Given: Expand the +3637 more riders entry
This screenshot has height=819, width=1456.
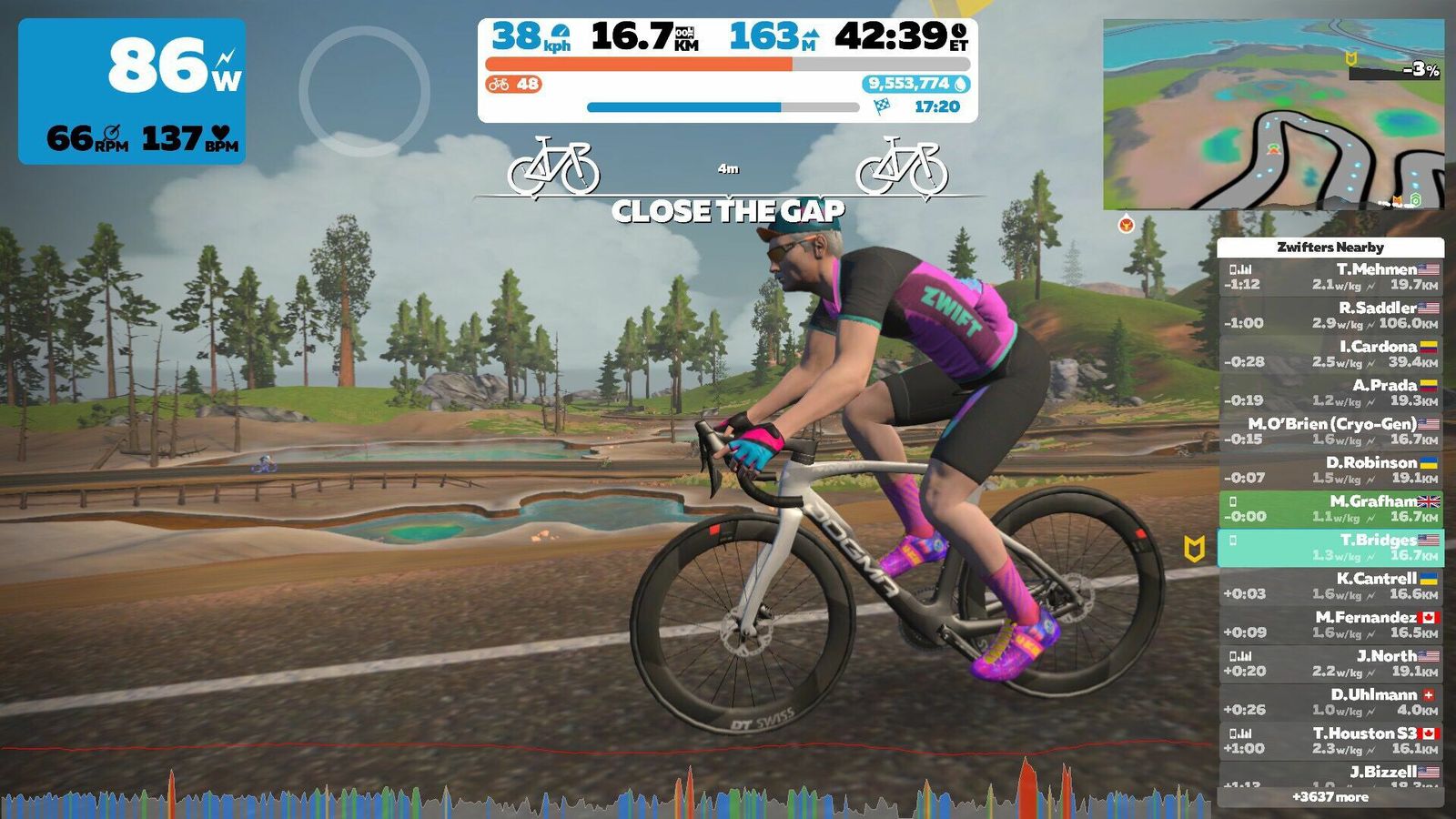Looking at the screenshot, I should (x=1330, y=797).
